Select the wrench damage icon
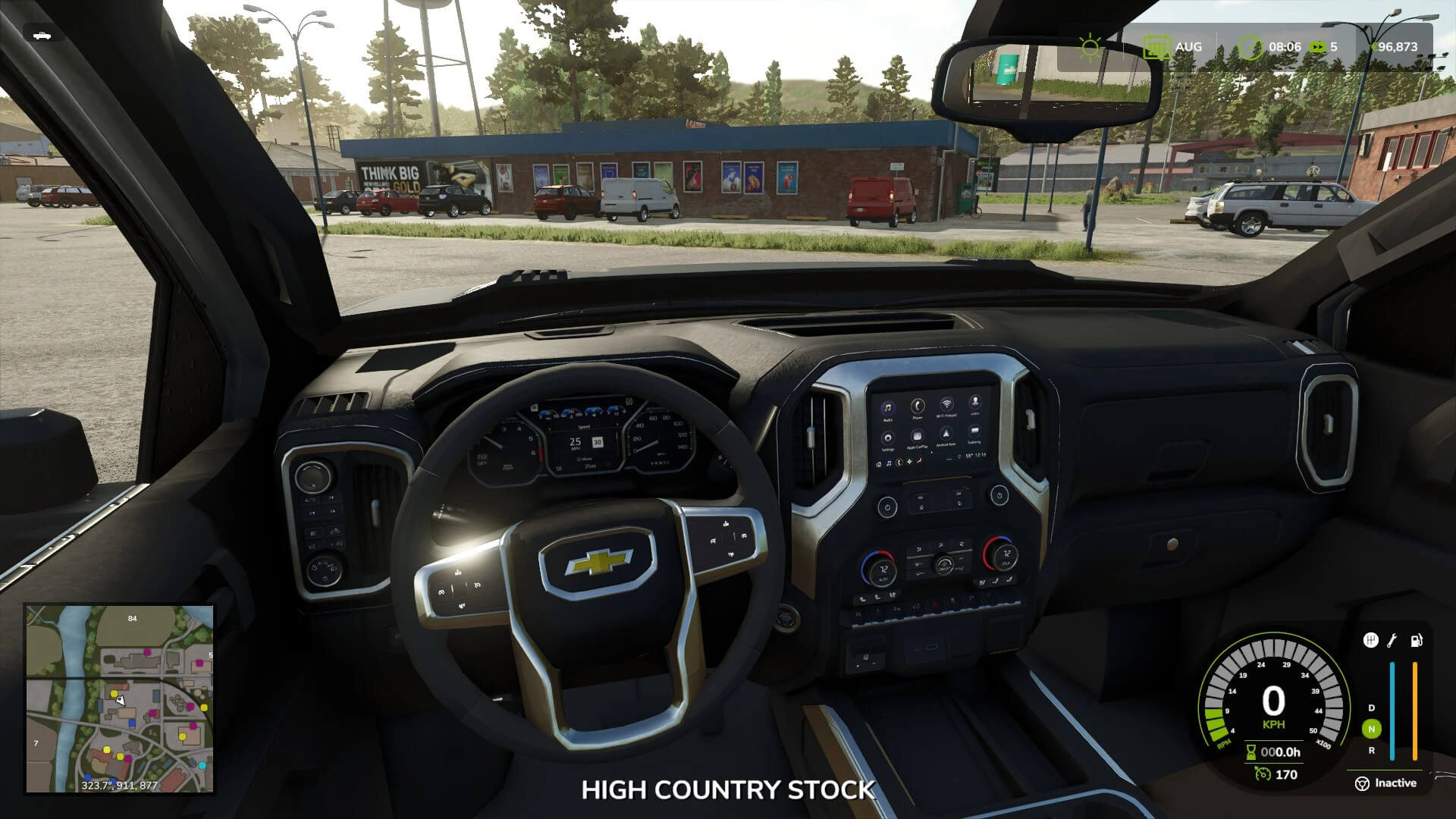 (x=1392, y=641)
